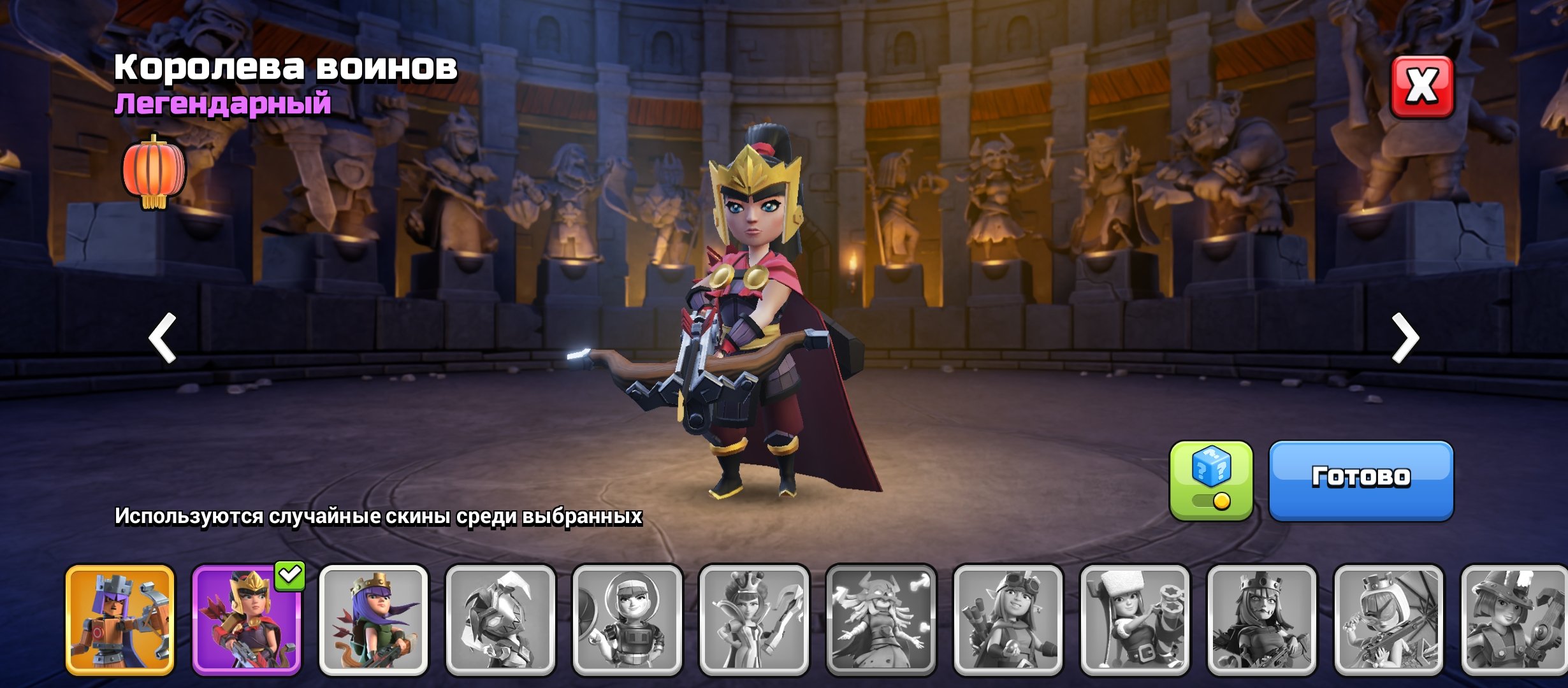1568x688 pixels.
Task: Select the orange blocky Archer Queen skin
Action: tap(120, 619)
